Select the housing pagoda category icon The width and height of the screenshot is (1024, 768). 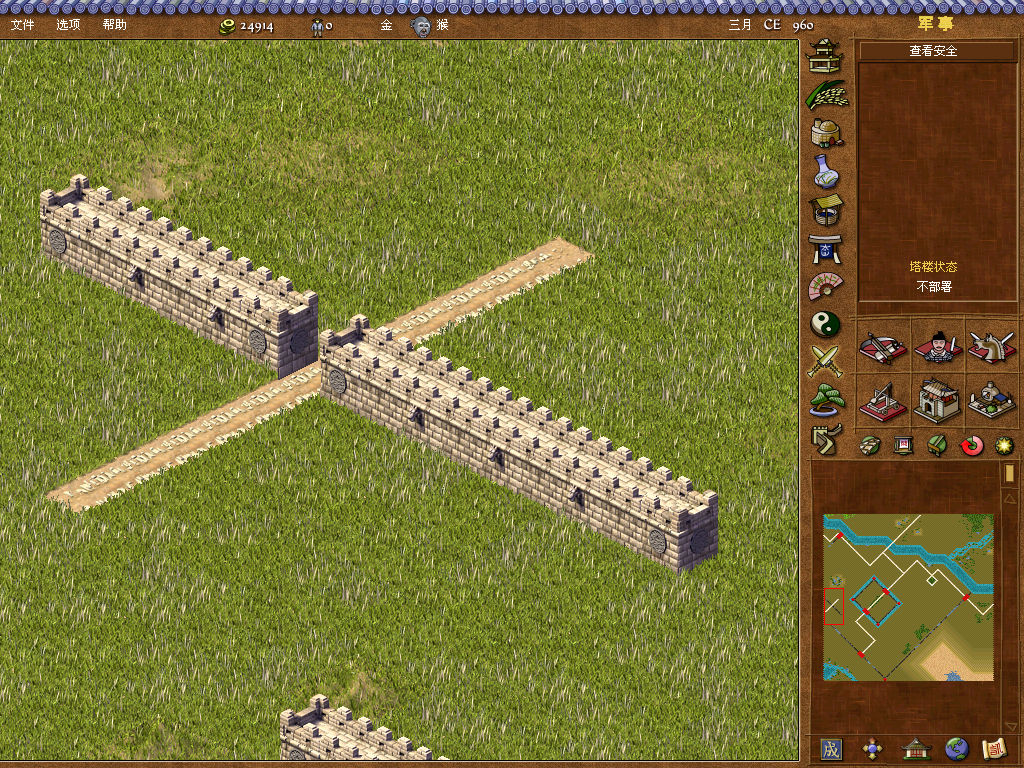coord(826,57)
